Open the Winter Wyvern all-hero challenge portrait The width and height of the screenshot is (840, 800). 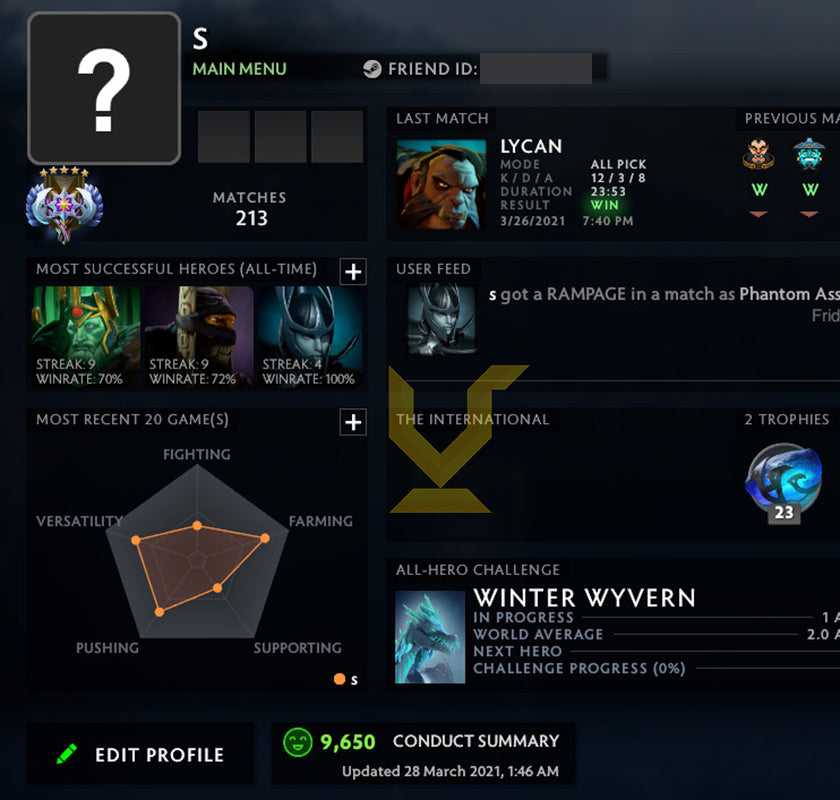430,636
